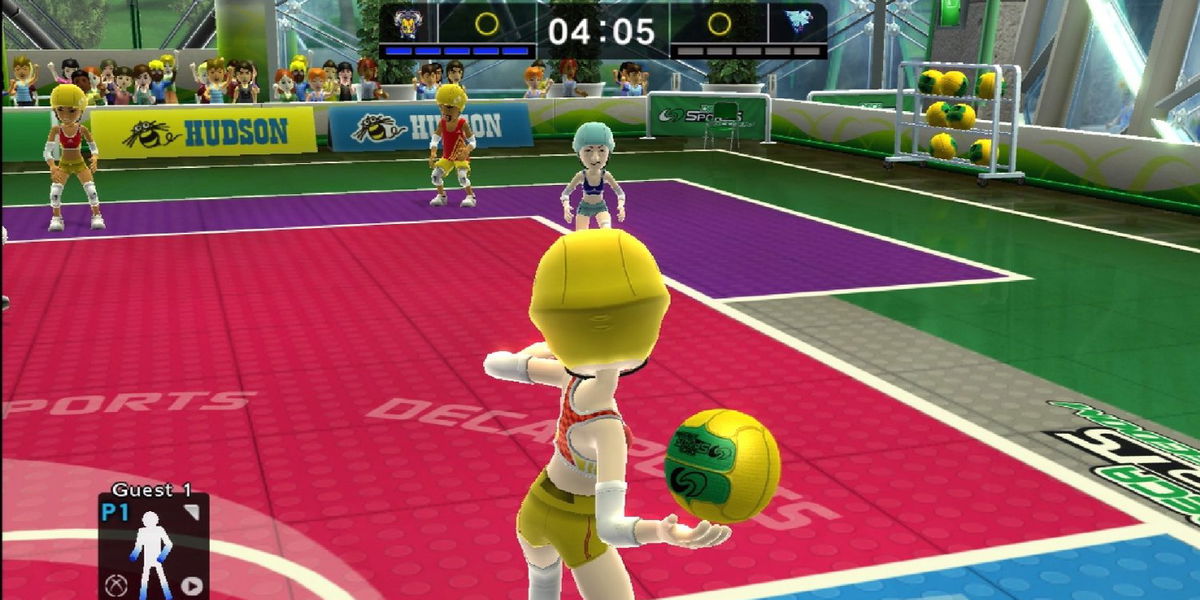Click the play arrow icon in the P1 panel

[x=190, y=586]
